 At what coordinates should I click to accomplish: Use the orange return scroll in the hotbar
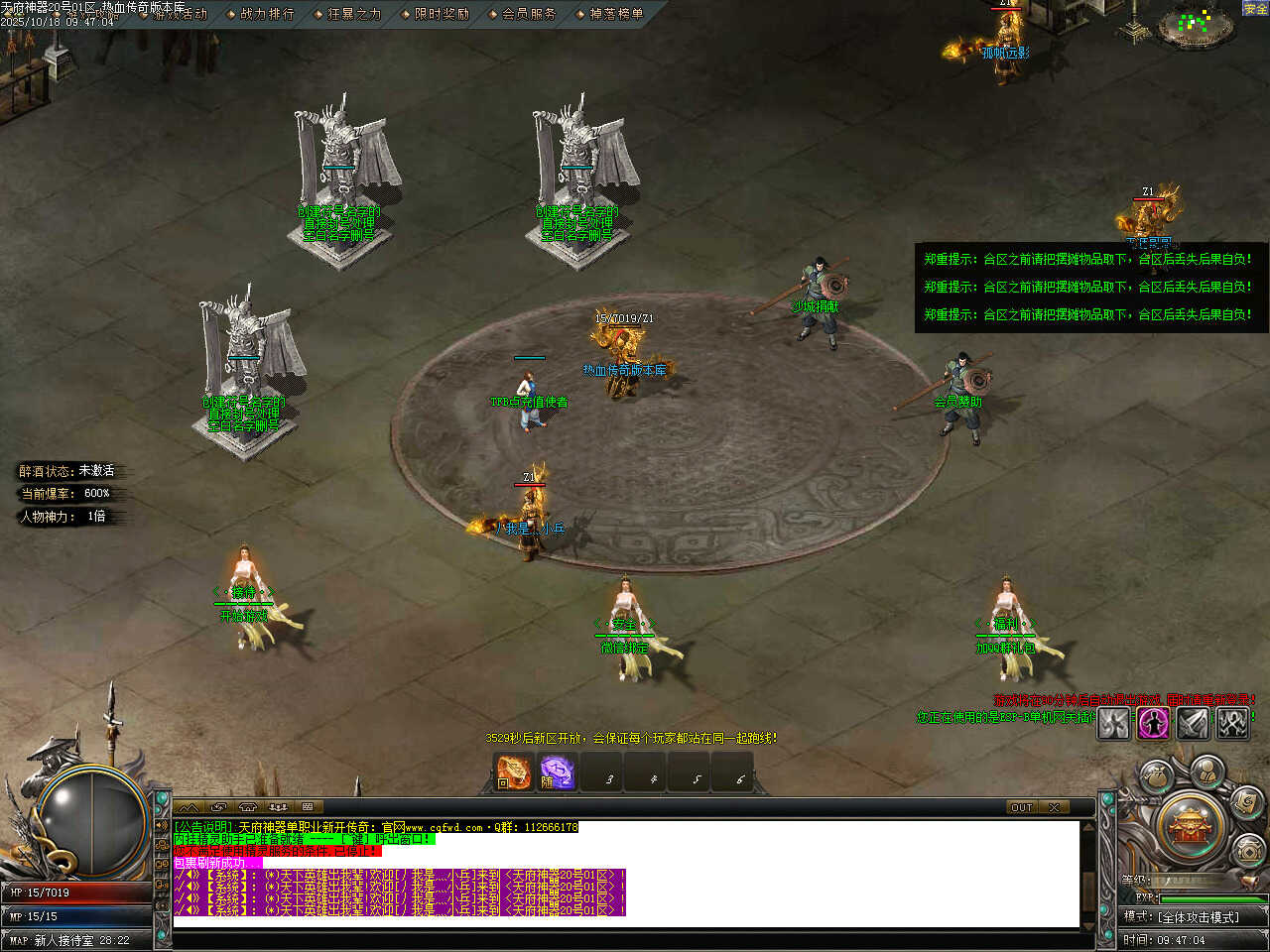513,772
